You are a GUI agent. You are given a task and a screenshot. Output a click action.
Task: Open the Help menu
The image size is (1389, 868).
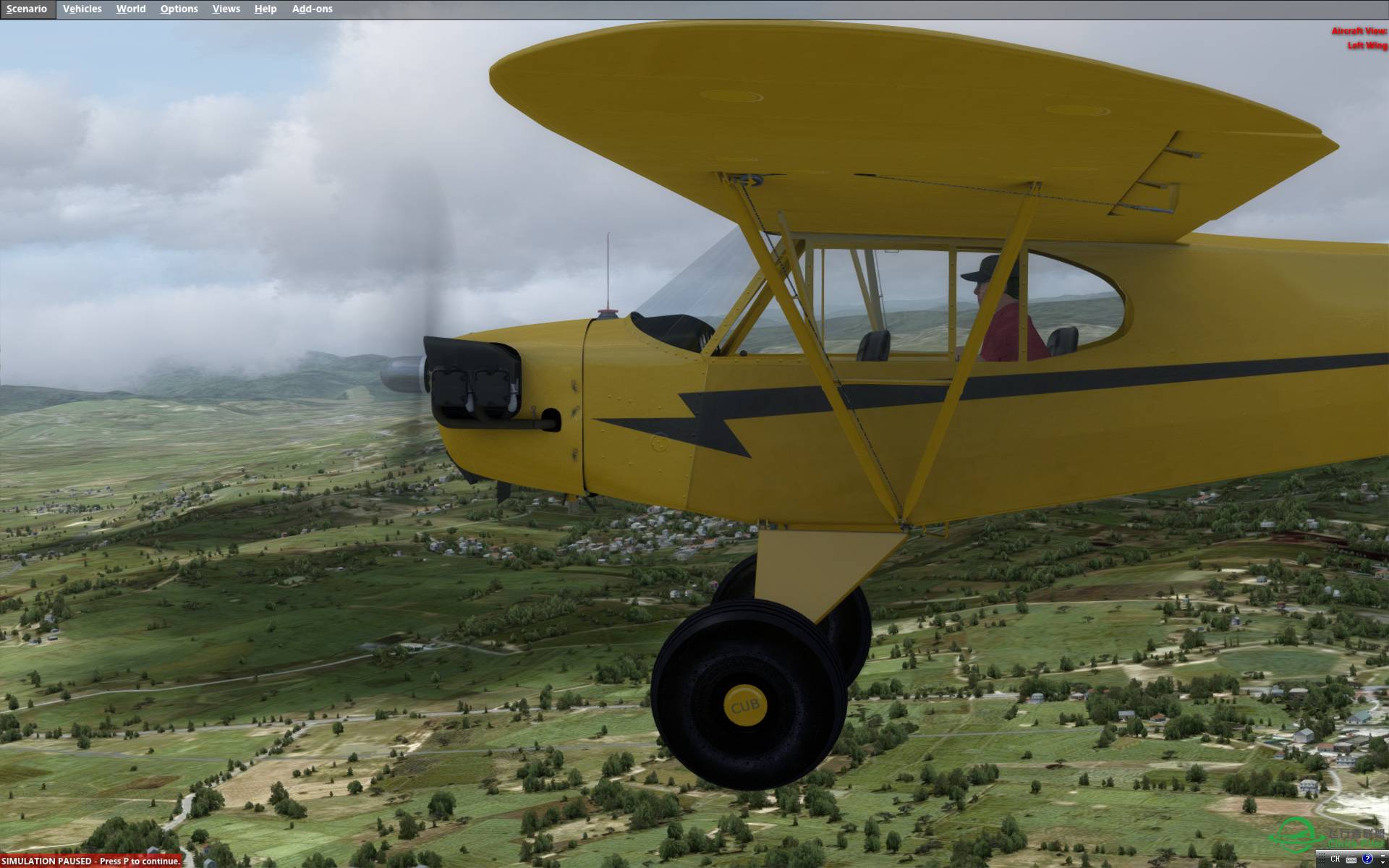tap(266, 9)
